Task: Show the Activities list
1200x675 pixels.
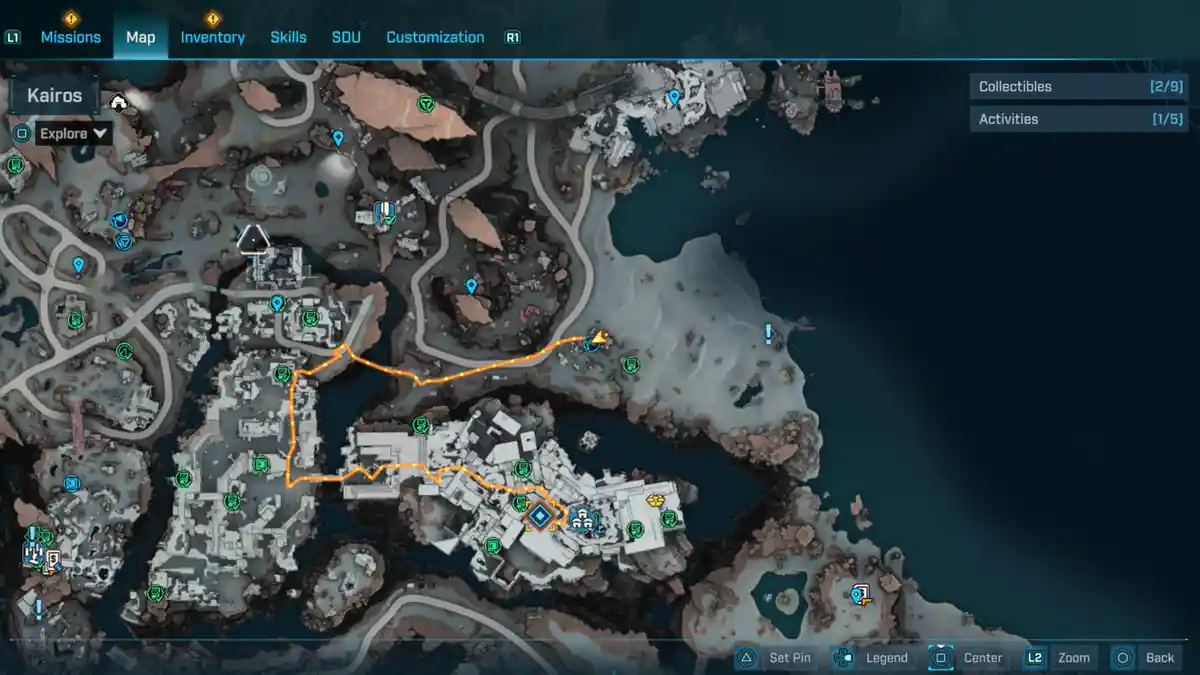Action: 1079,119
